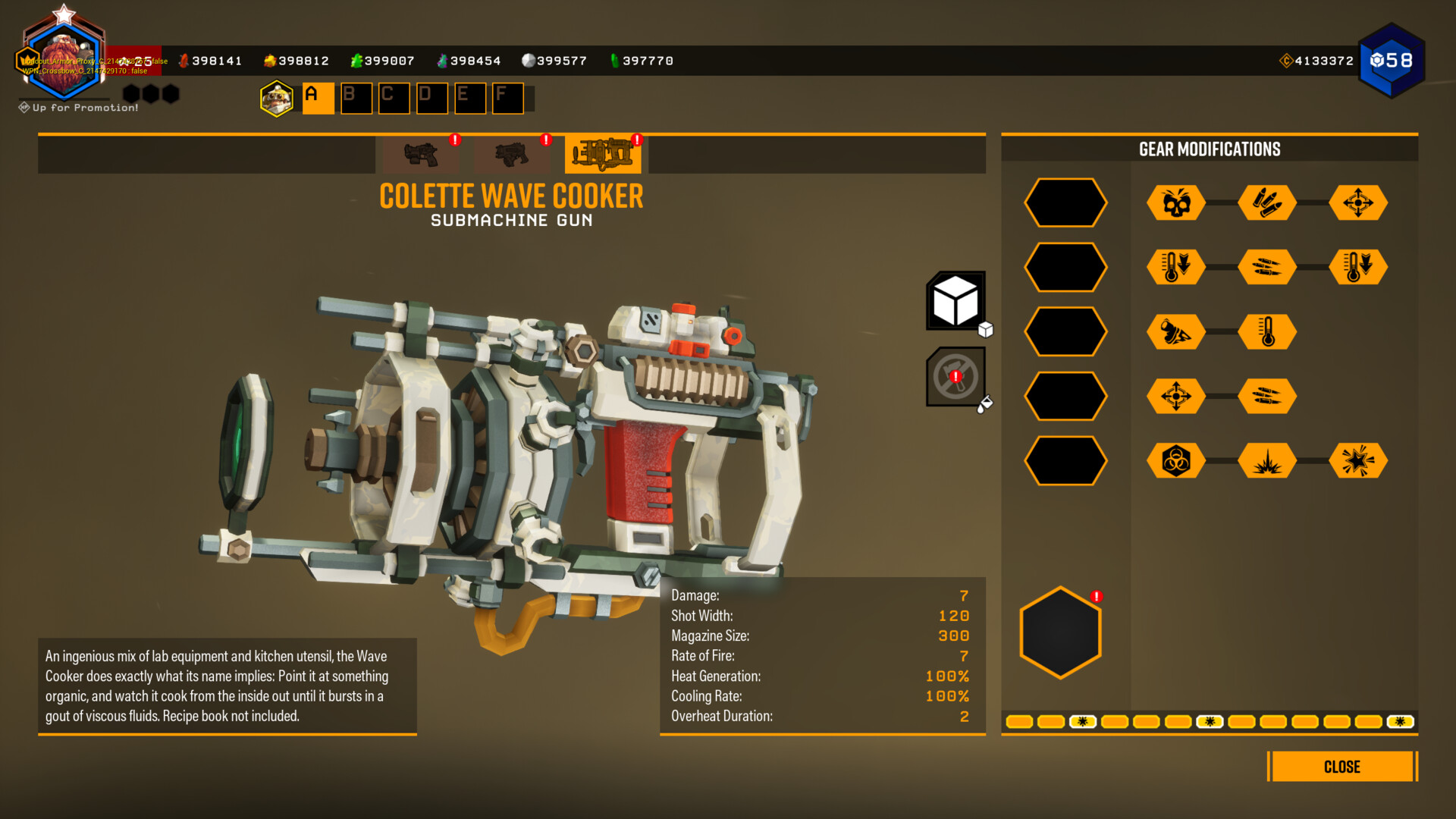The height and width of the screenshot is (819, 1456).
Task: Switch to loadout E
Action: [x=469, y=98]
